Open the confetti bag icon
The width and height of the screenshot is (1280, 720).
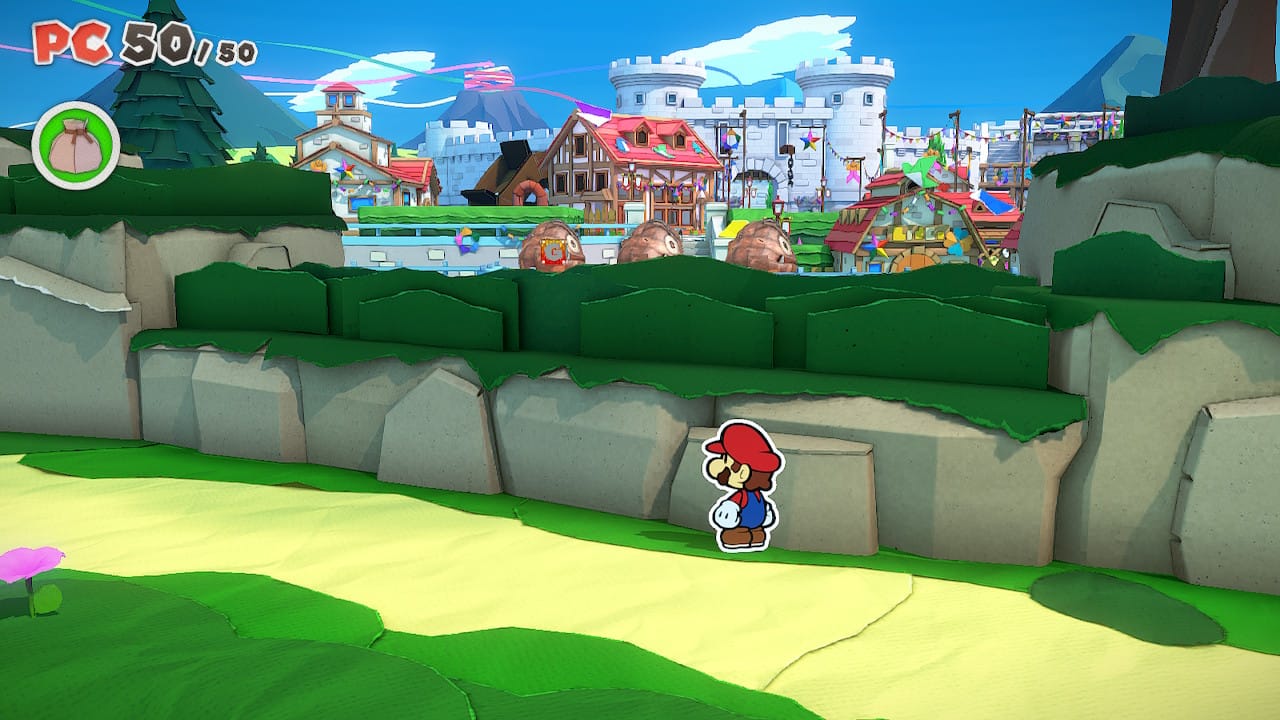pos(76,146)
